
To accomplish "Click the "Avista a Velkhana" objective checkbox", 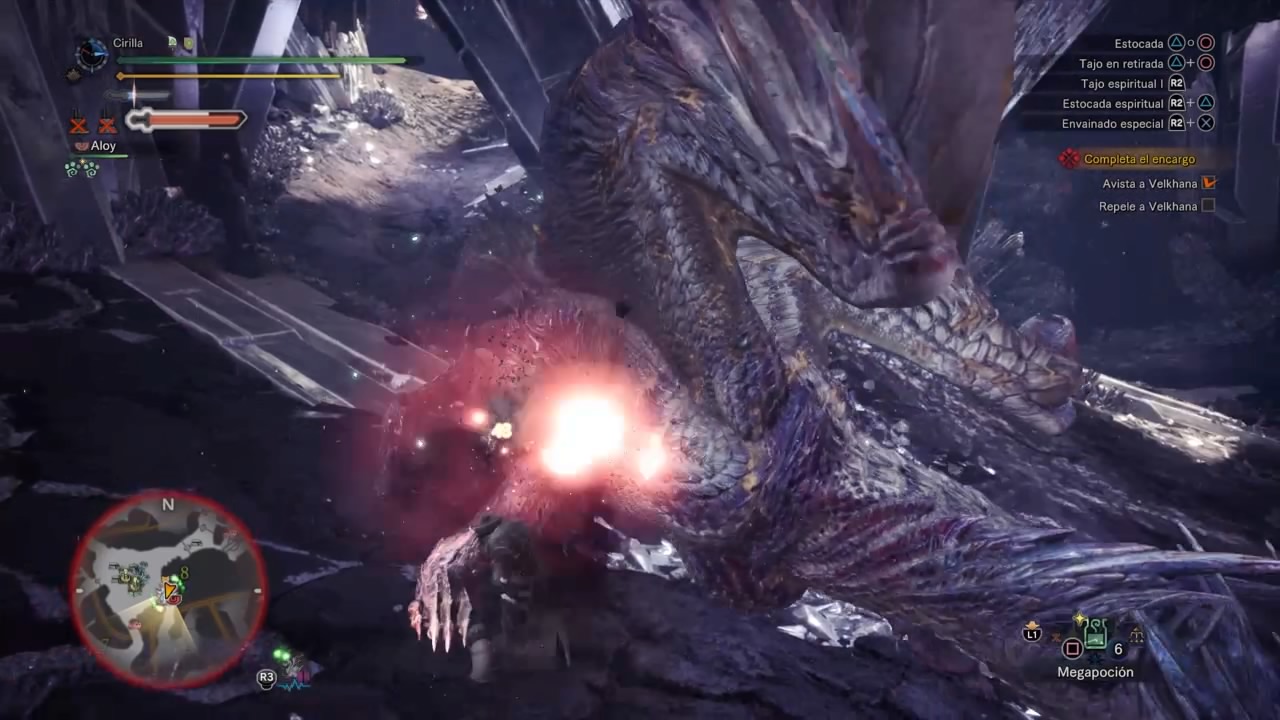I will pyautogui.click(x=1208, y=183).
